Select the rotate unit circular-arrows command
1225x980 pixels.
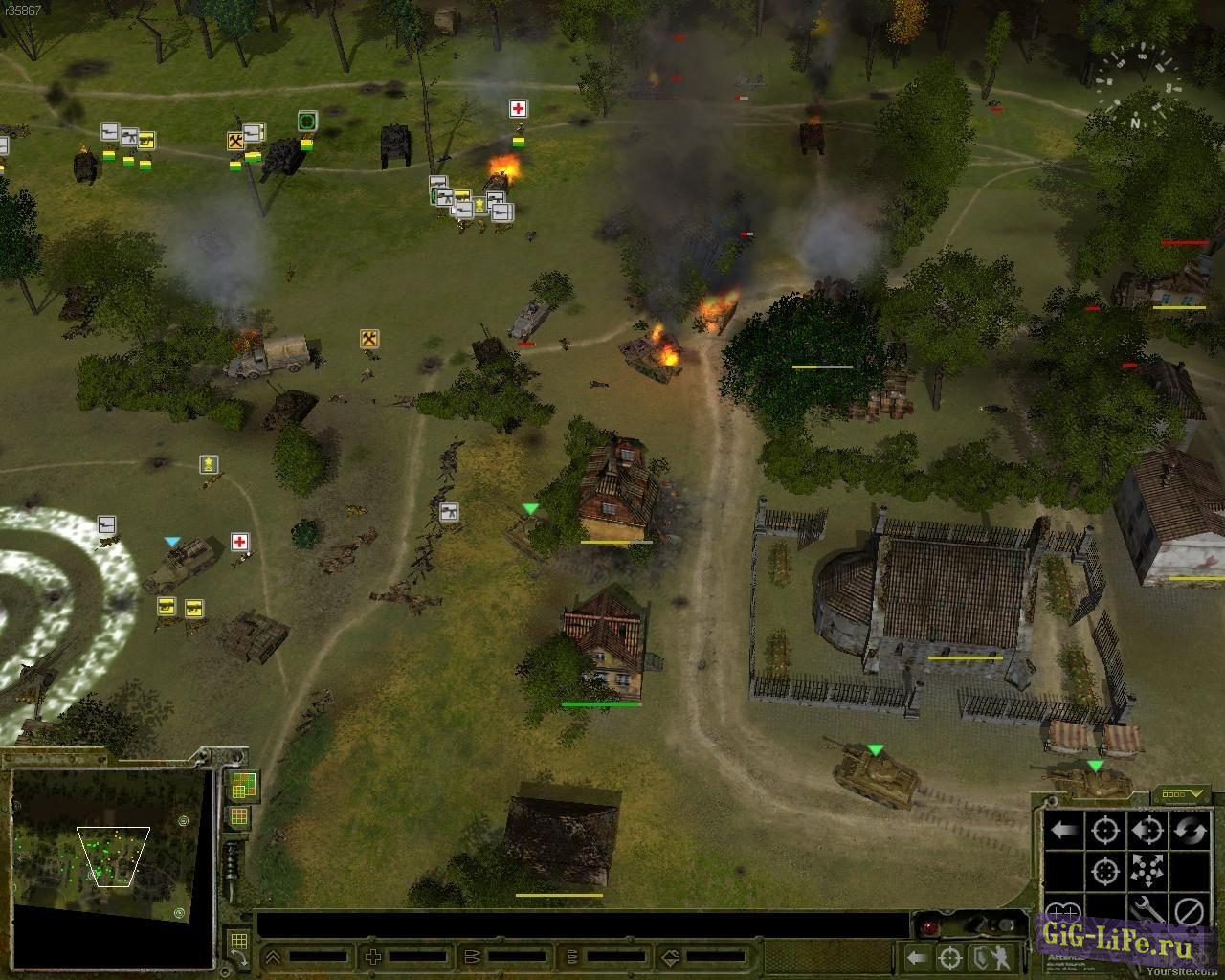click(x=1190, y=830)
